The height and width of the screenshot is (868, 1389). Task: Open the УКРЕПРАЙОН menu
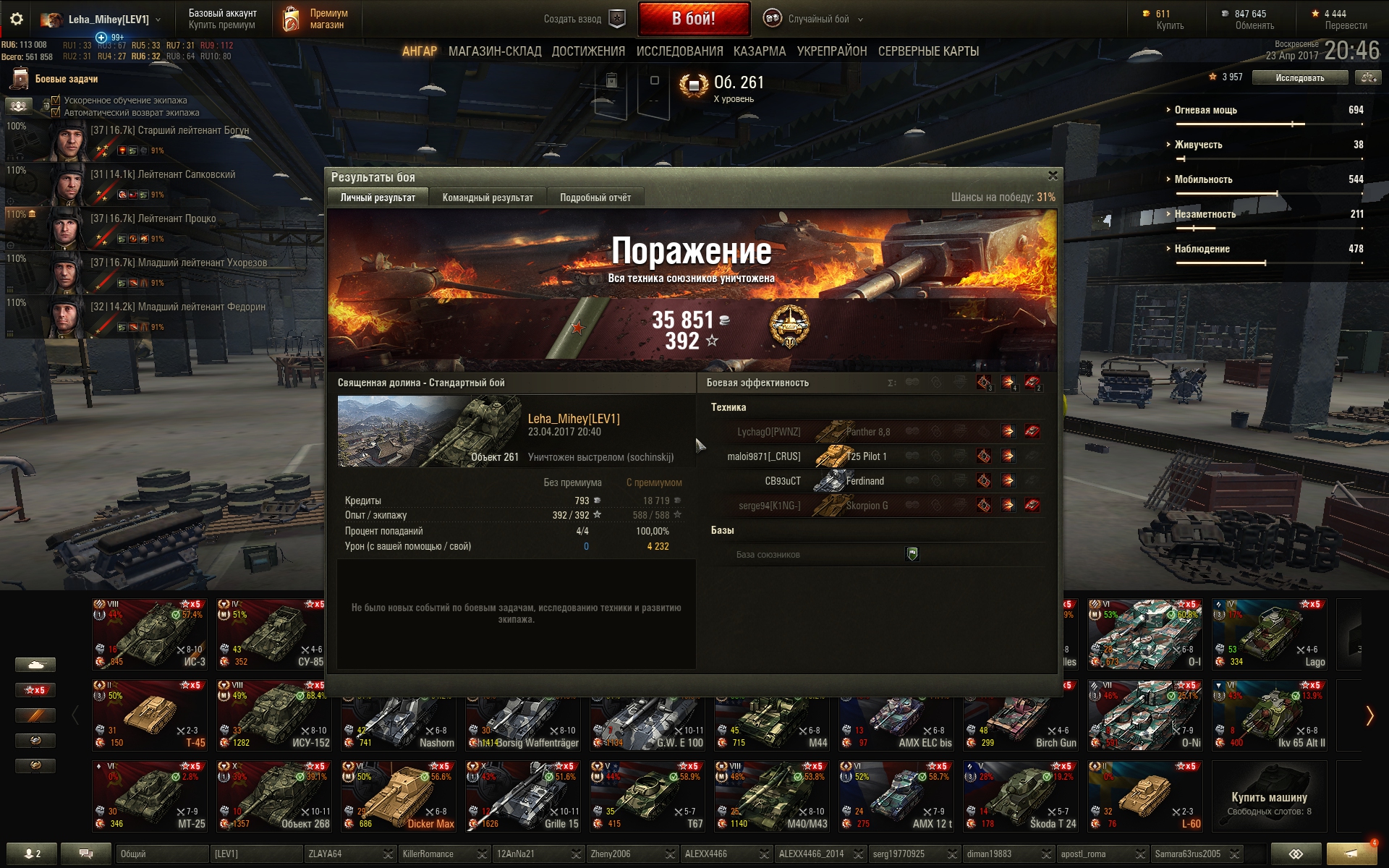click(832, 51)
